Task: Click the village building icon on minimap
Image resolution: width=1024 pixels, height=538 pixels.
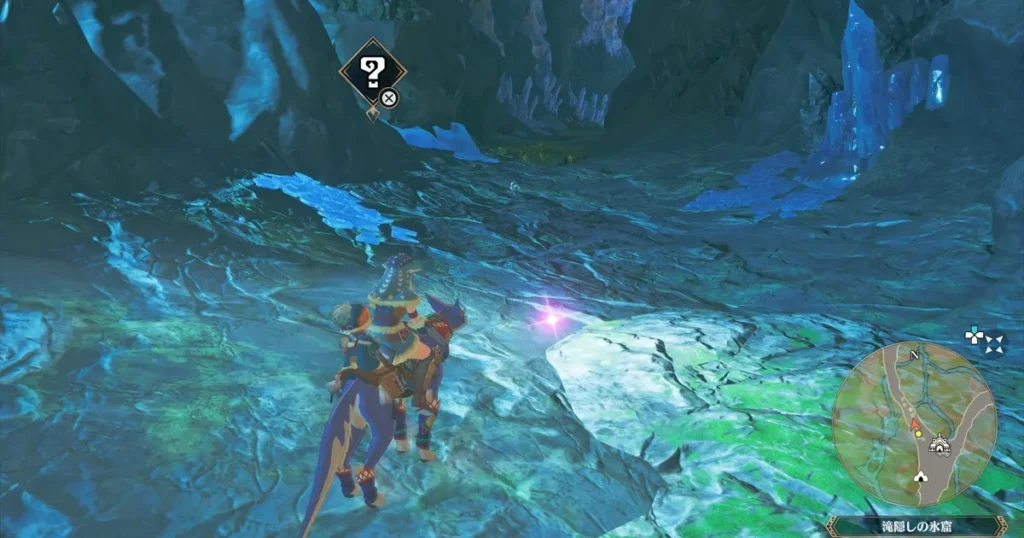Action: click(938, 444)
